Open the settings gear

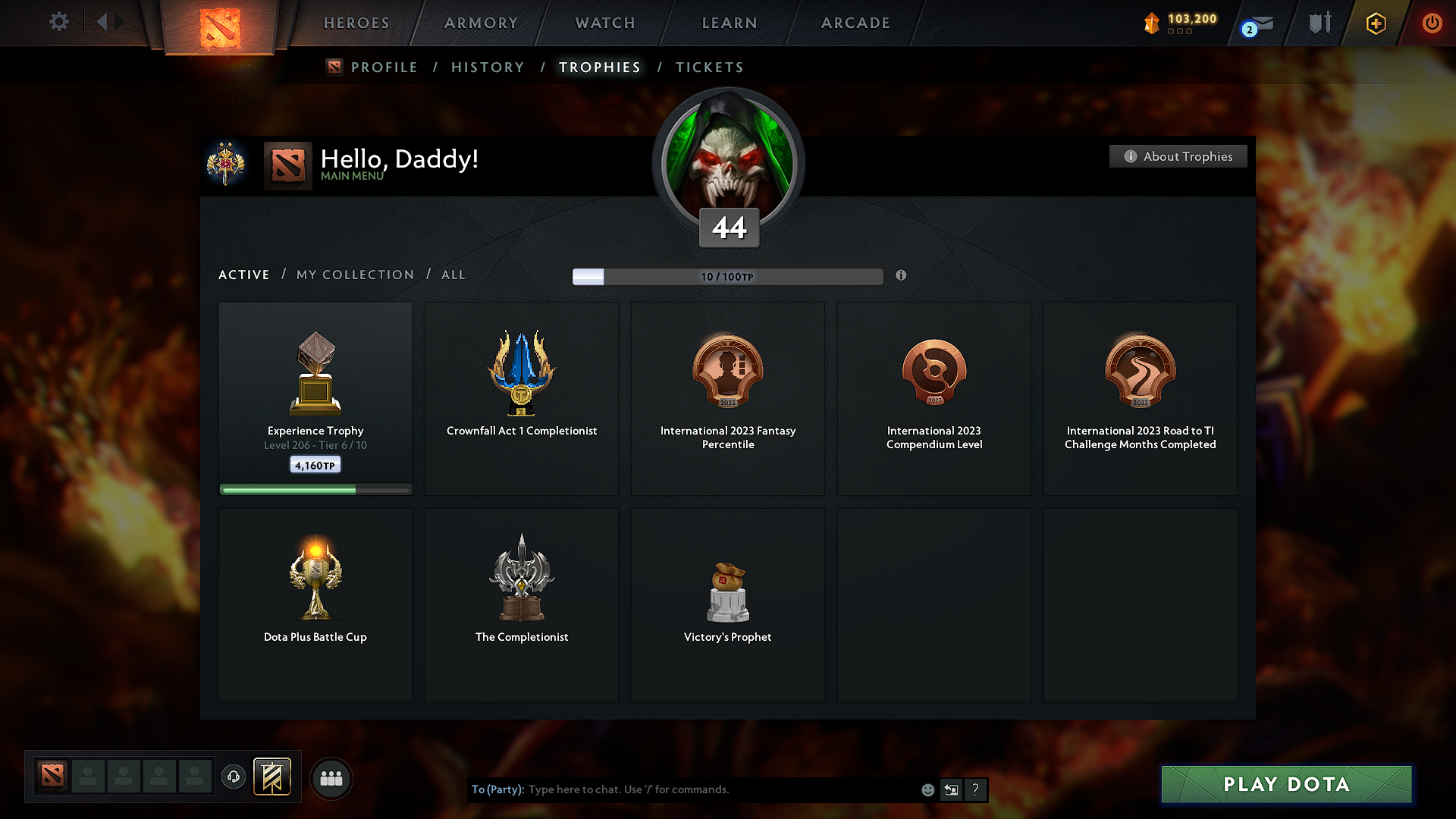pyautogui.click(x=58, y=22)
